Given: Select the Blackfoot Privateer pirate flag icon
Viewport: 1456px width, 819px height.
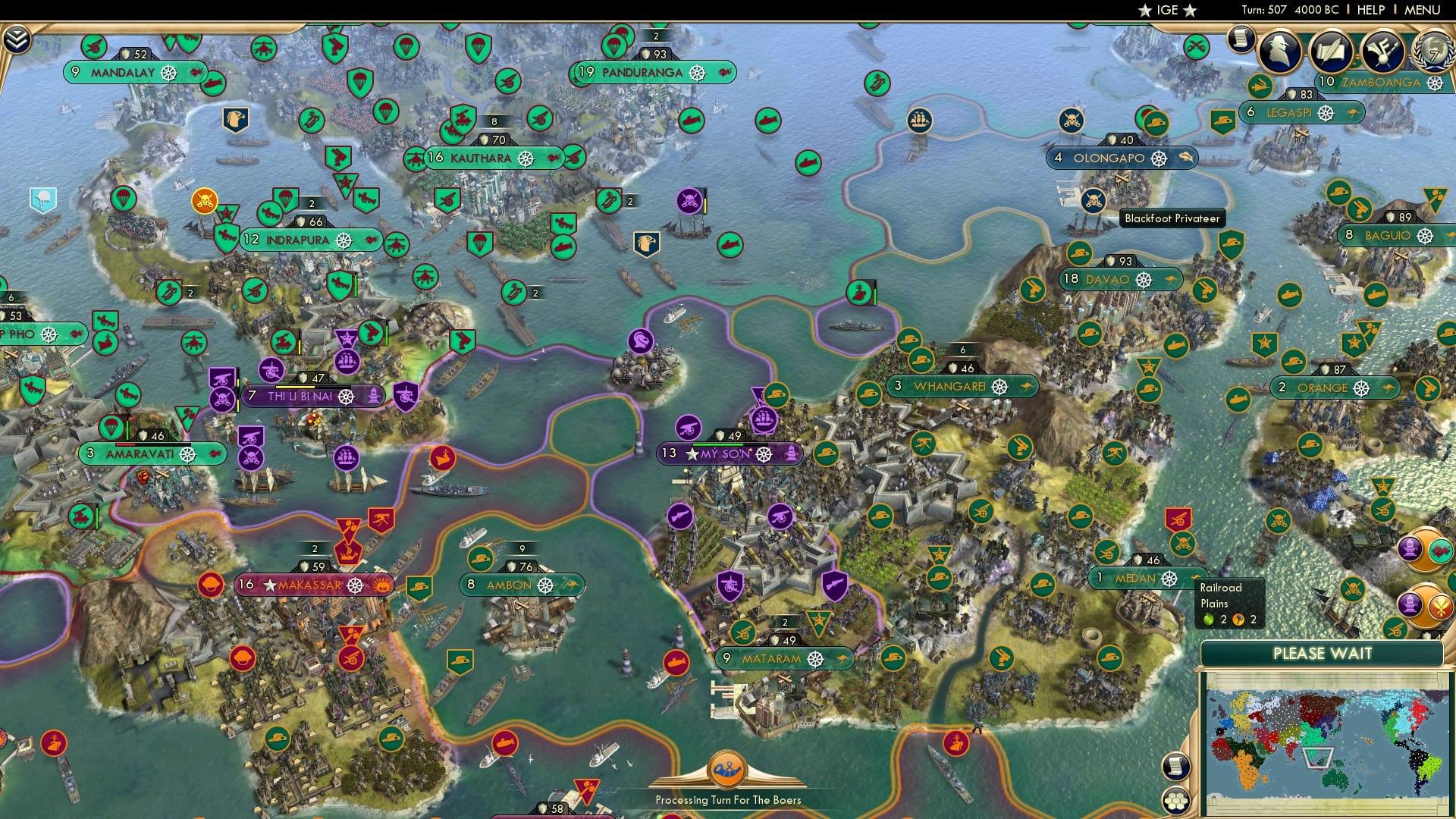Looking at the screenshot, I should 1092,201.
